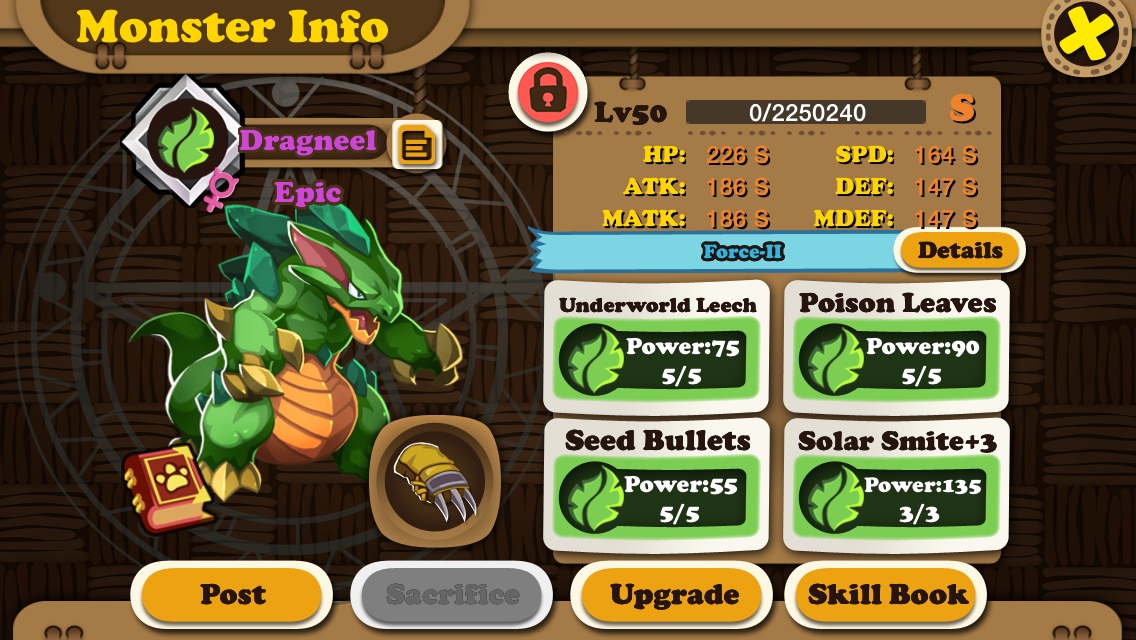Viewport: 1136px width, 640px height.
Task: Open the red paw-print monster book
Action: [x=167, y=489]
